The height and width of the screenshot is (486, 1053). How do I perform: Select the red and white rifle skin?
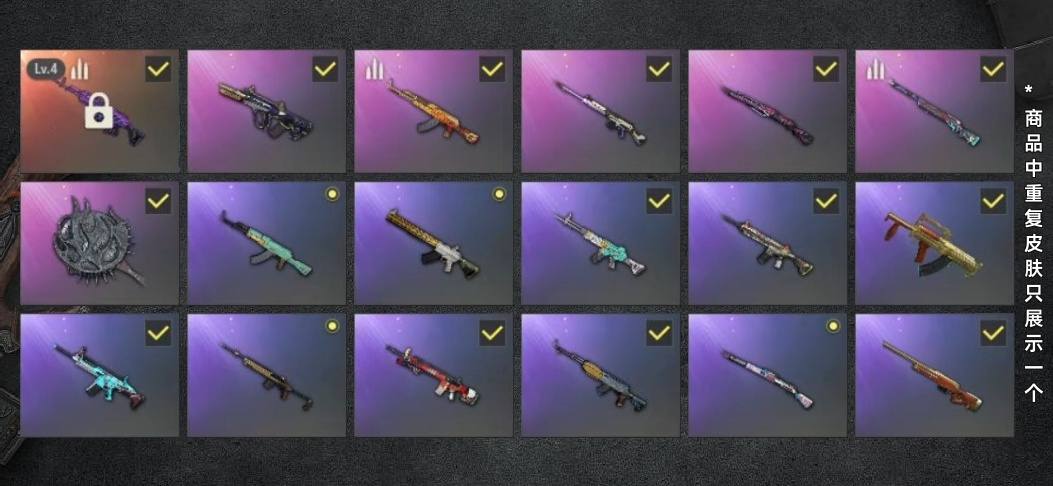point(433,376)
